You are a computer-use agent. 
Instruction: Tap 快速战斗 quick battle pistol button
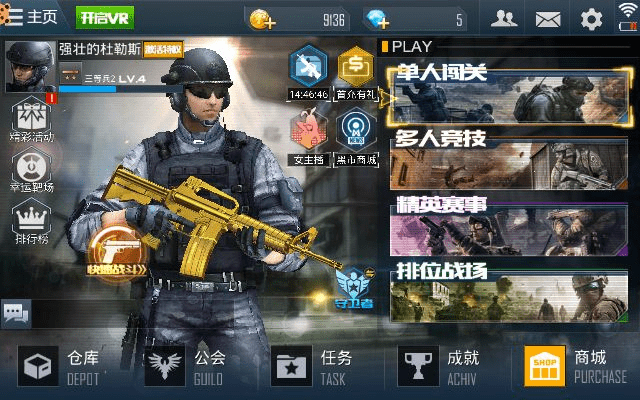(x=117, y=249)
